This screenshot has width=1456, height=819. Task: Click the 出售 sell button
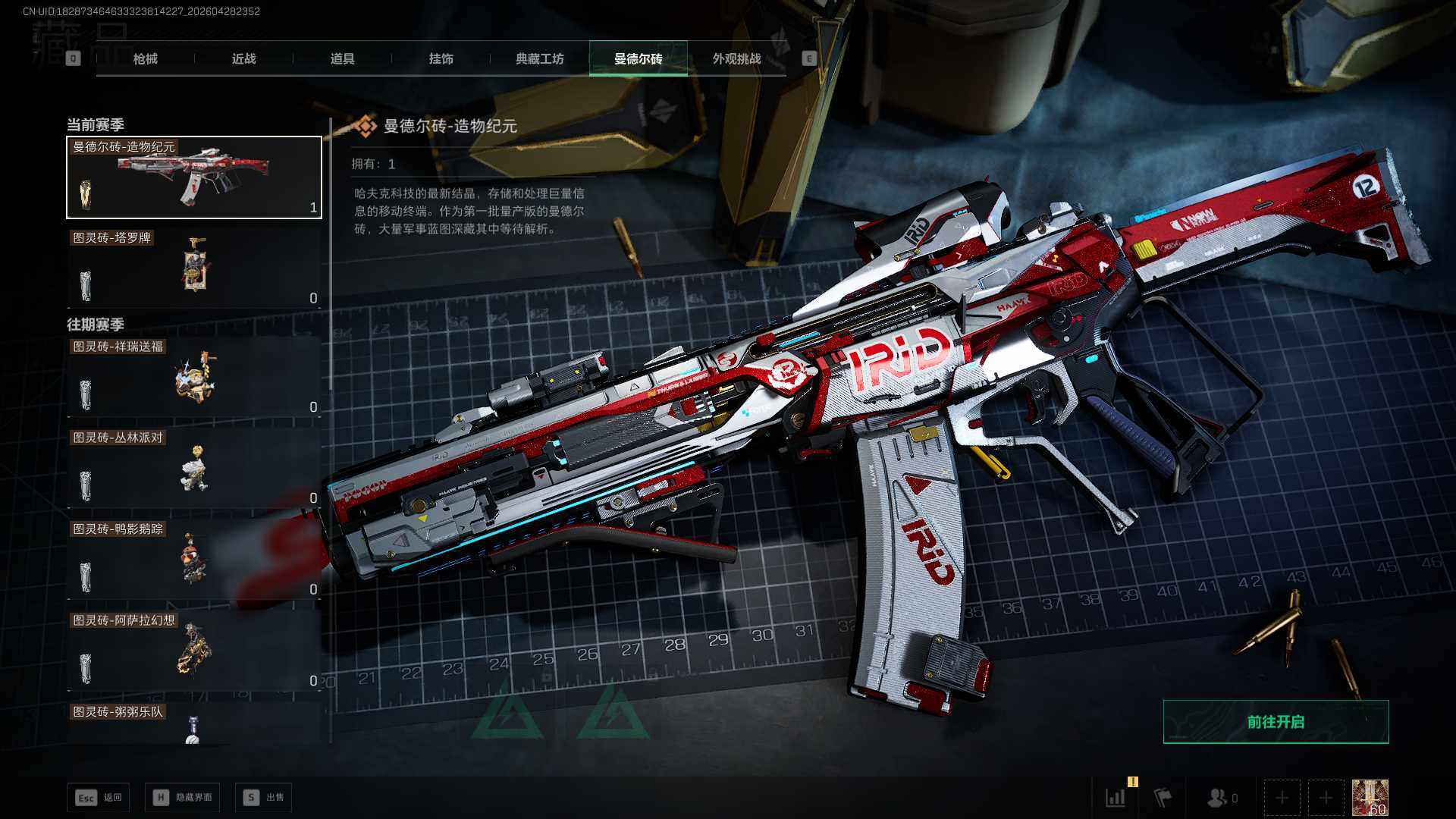tap(263, 797)
